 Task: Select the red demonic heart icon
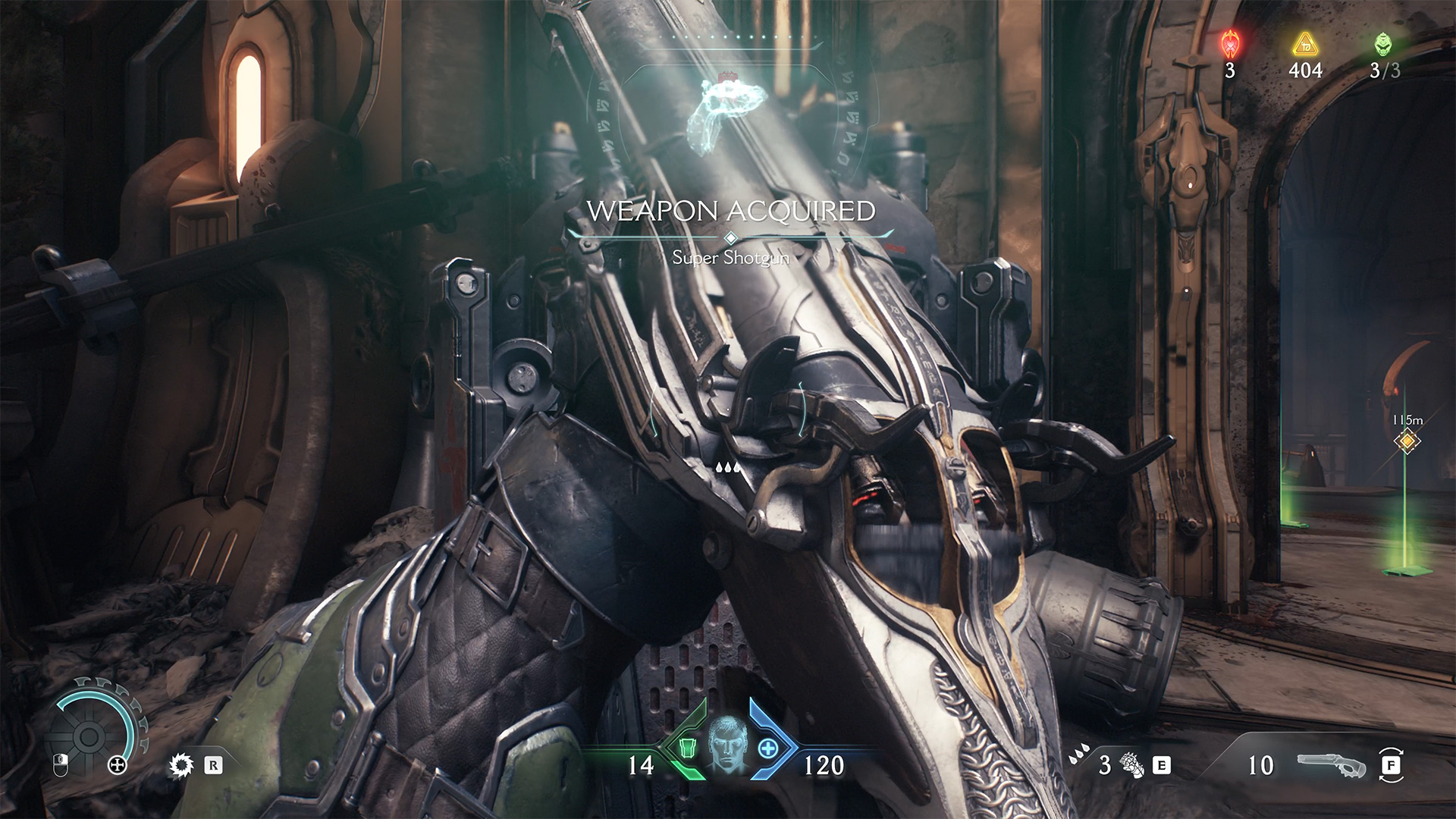pyautogui.click(x=1229, y=45)
